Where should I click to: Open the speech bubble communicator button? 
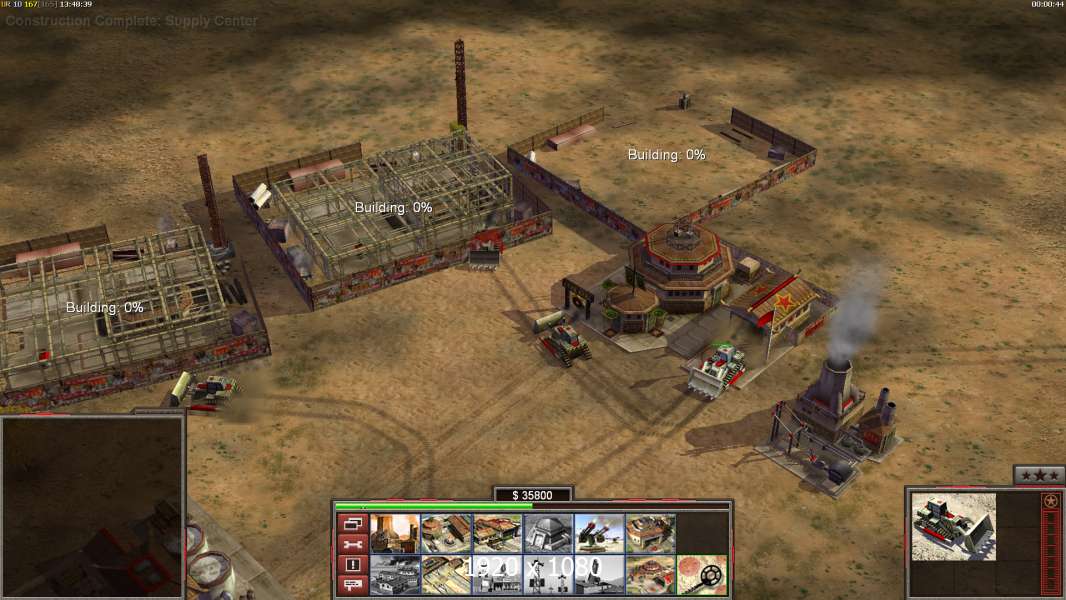352,586
